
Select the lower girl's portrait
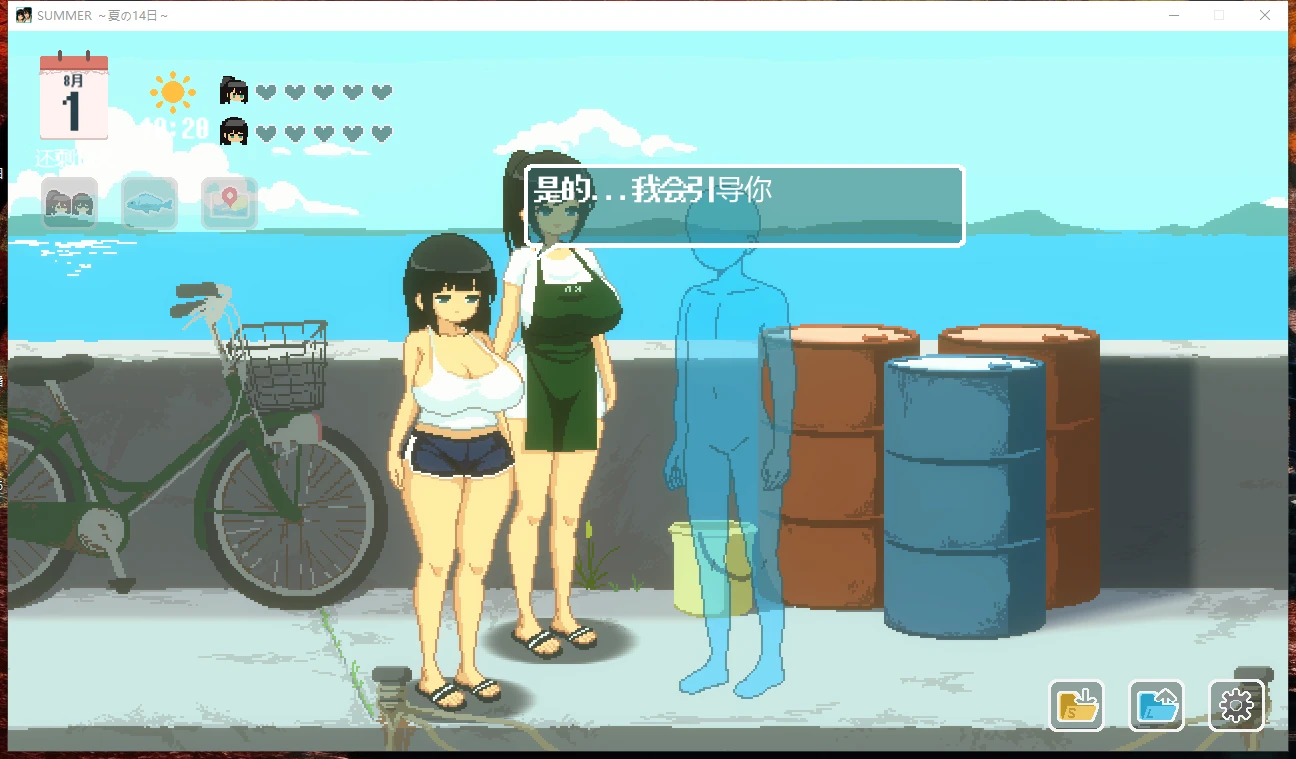(x=233, y=131)
